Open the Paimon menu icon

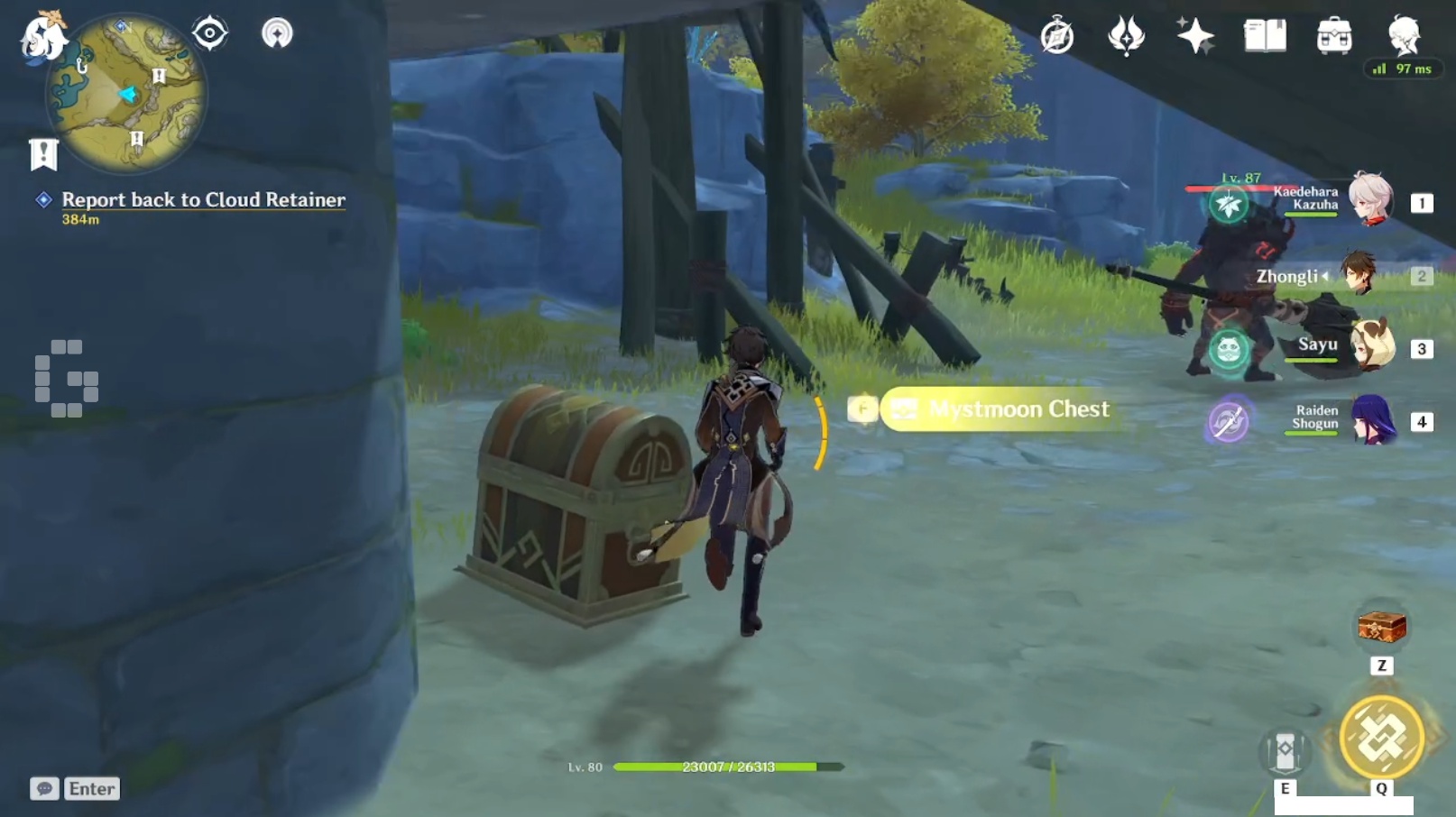click(x=42, y=38)
